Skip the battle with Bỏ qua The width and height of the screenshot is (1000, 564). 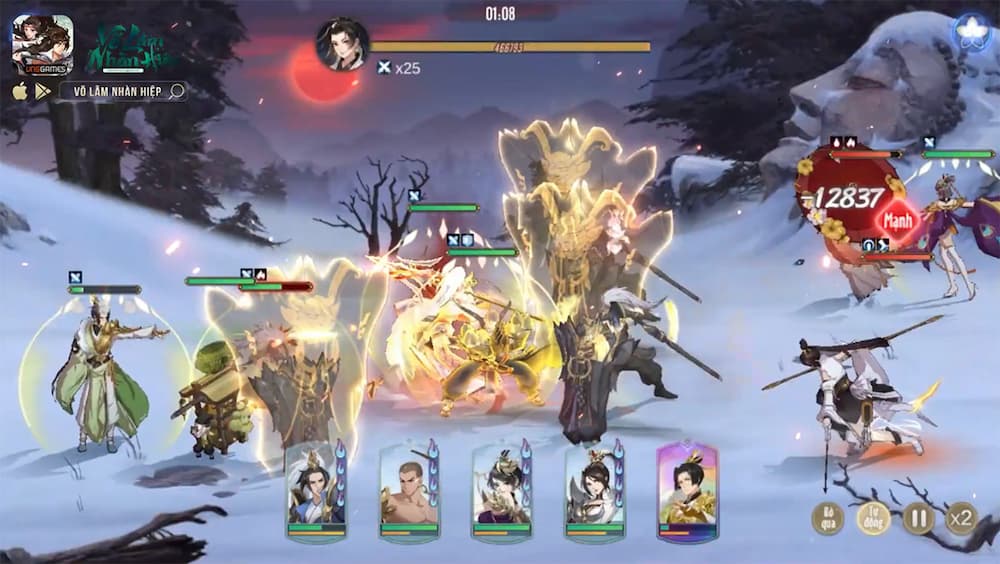[x=827, y=518]
